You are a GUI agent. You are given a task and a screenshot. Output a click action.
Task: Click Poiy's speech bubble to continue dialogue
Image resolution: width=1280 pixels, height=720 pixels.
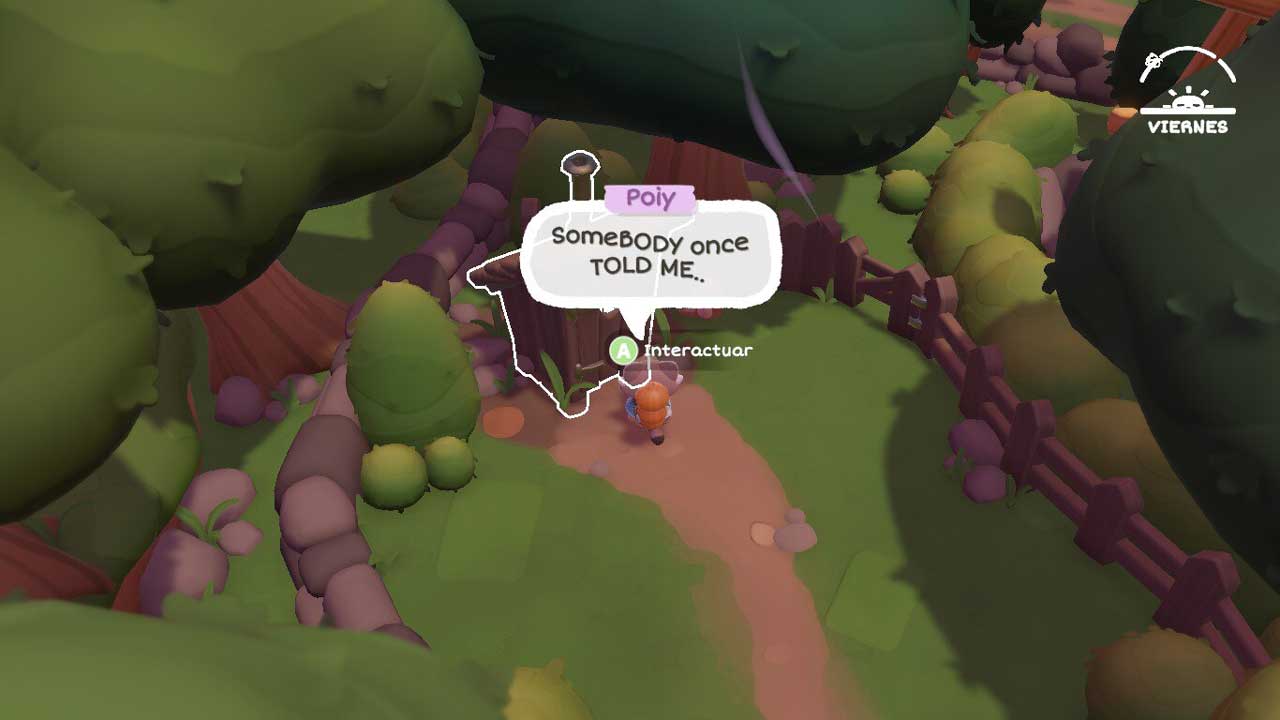point(650,253)
